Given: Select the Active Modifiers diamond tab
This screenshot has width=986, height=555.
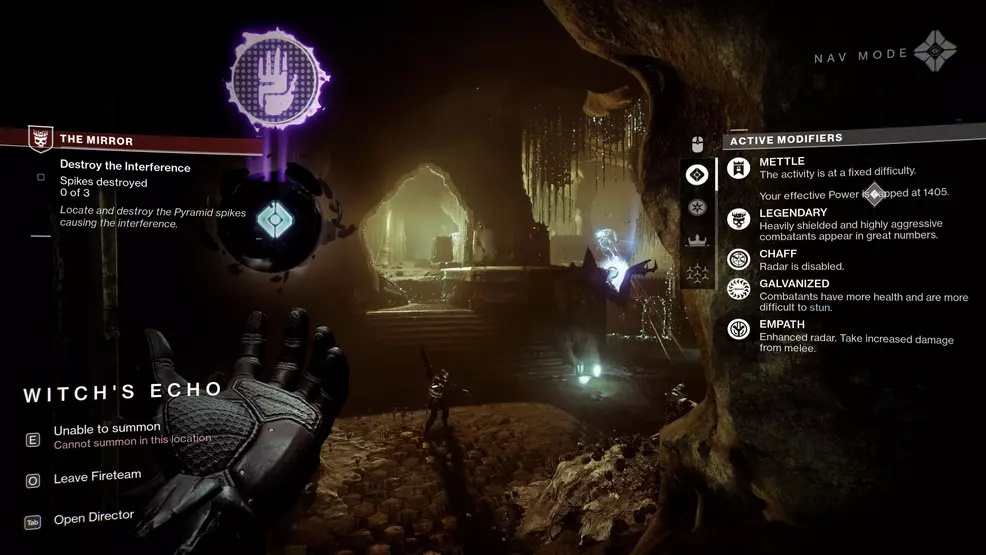Looking at the screenshot, I should click(x=697, y=175).
